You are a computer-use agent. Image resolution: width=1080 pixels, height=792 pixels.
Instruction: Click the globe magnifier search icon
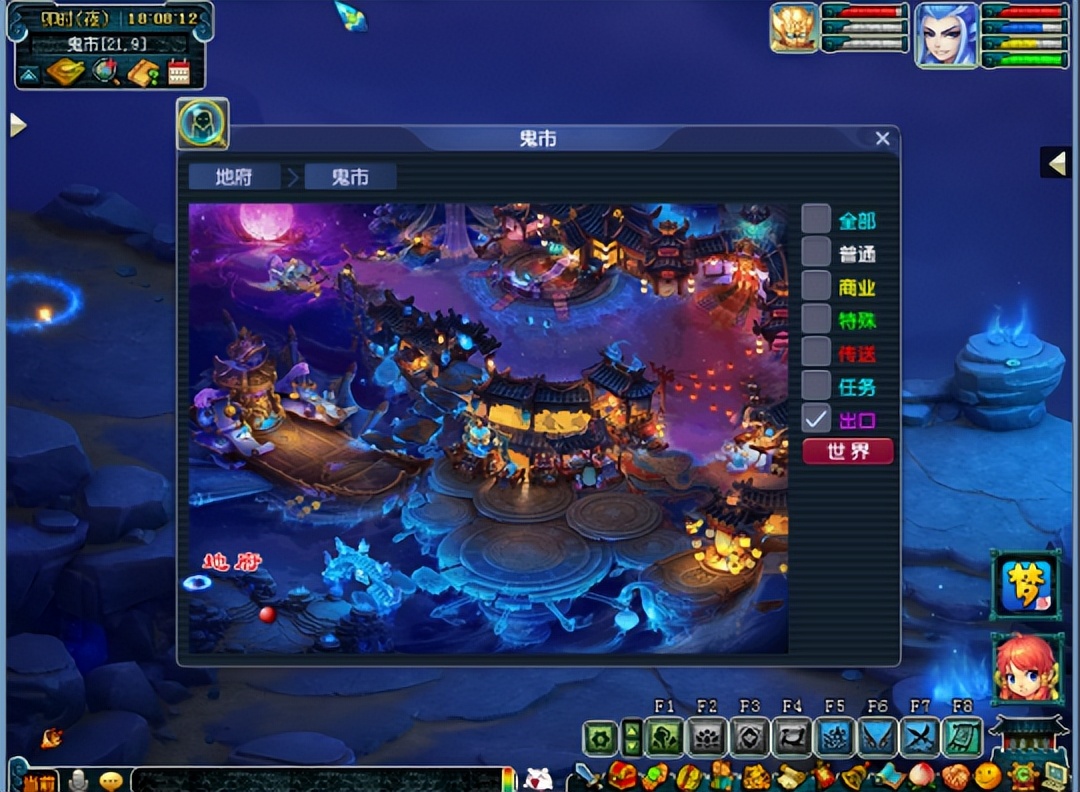click(x=105, y=72)
